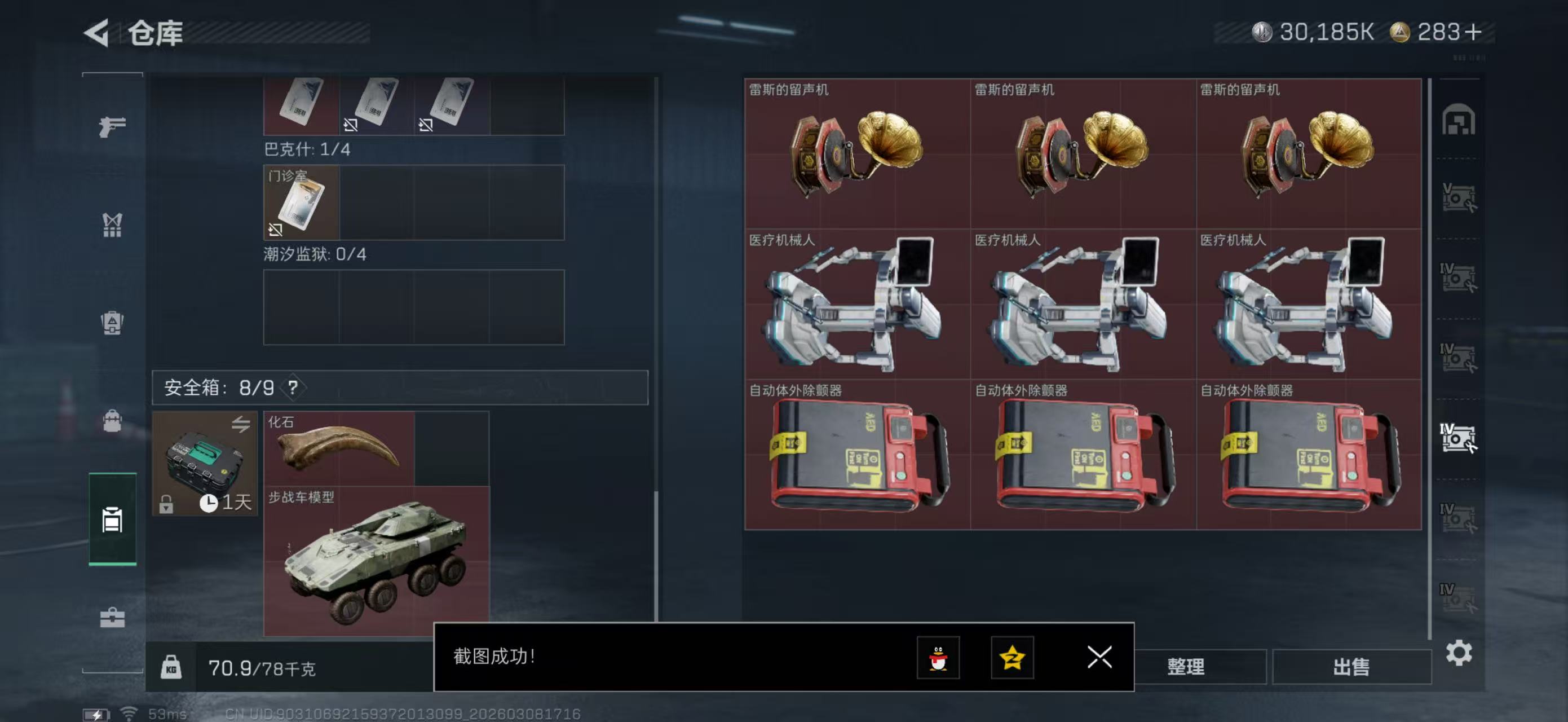
Task: Select the 化石 fossil claw item
Action: pos(339,448)
